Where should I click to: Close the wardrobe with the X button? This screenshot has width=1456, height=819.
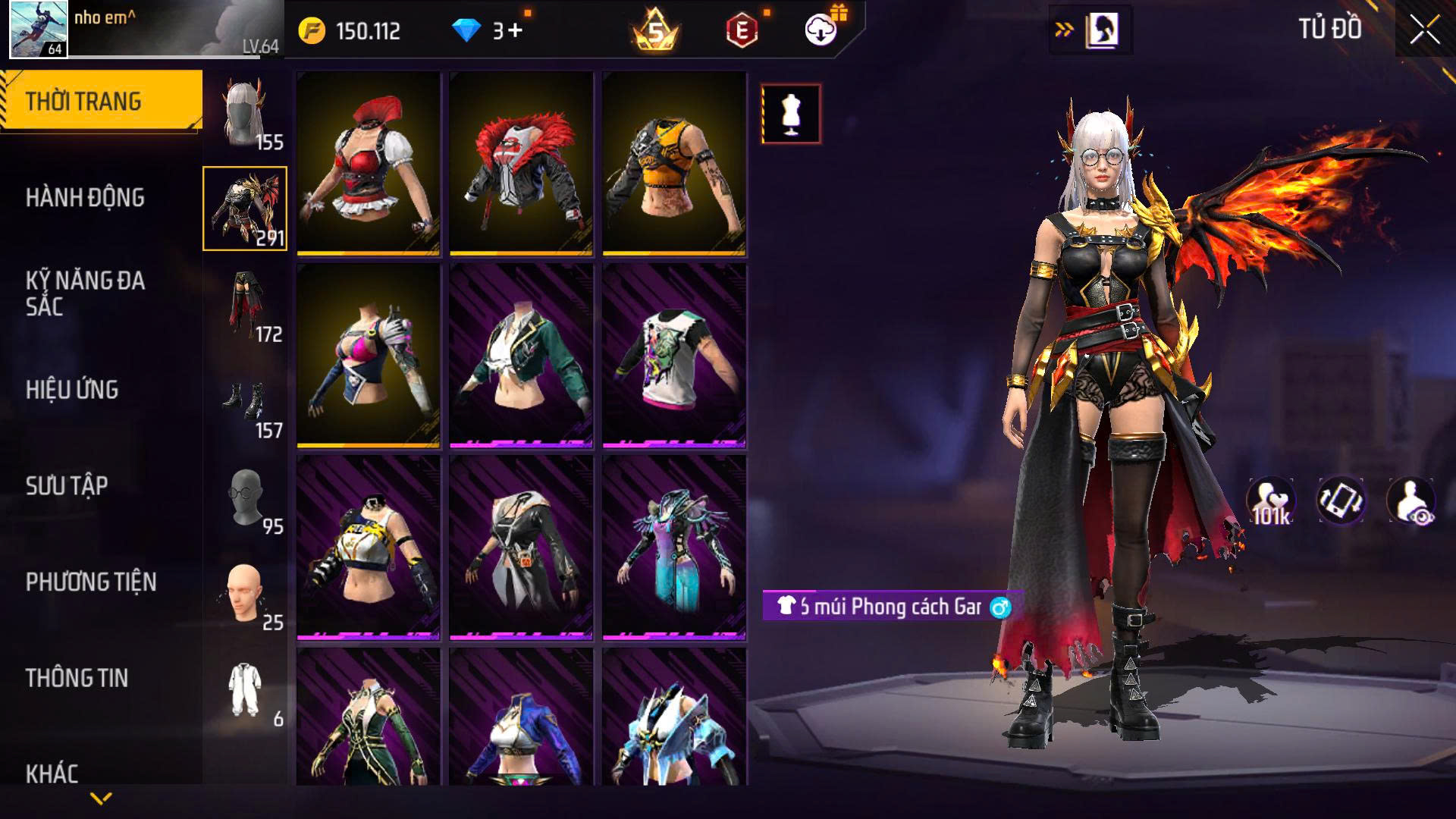point(1424,31)
